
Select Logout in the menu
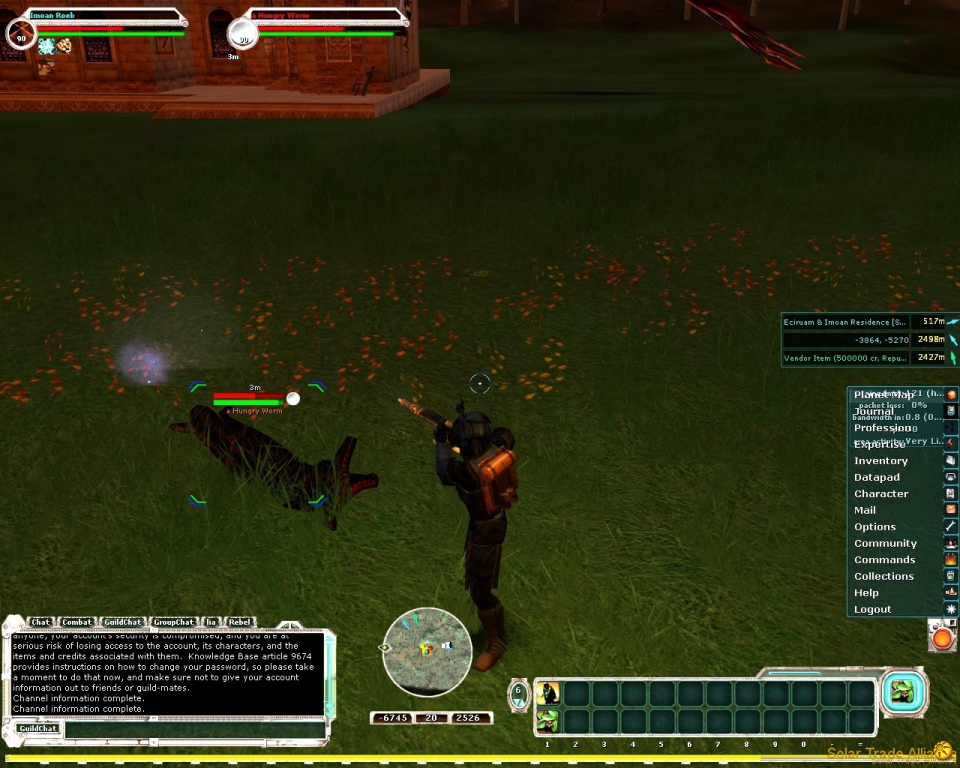coord(872,610)
